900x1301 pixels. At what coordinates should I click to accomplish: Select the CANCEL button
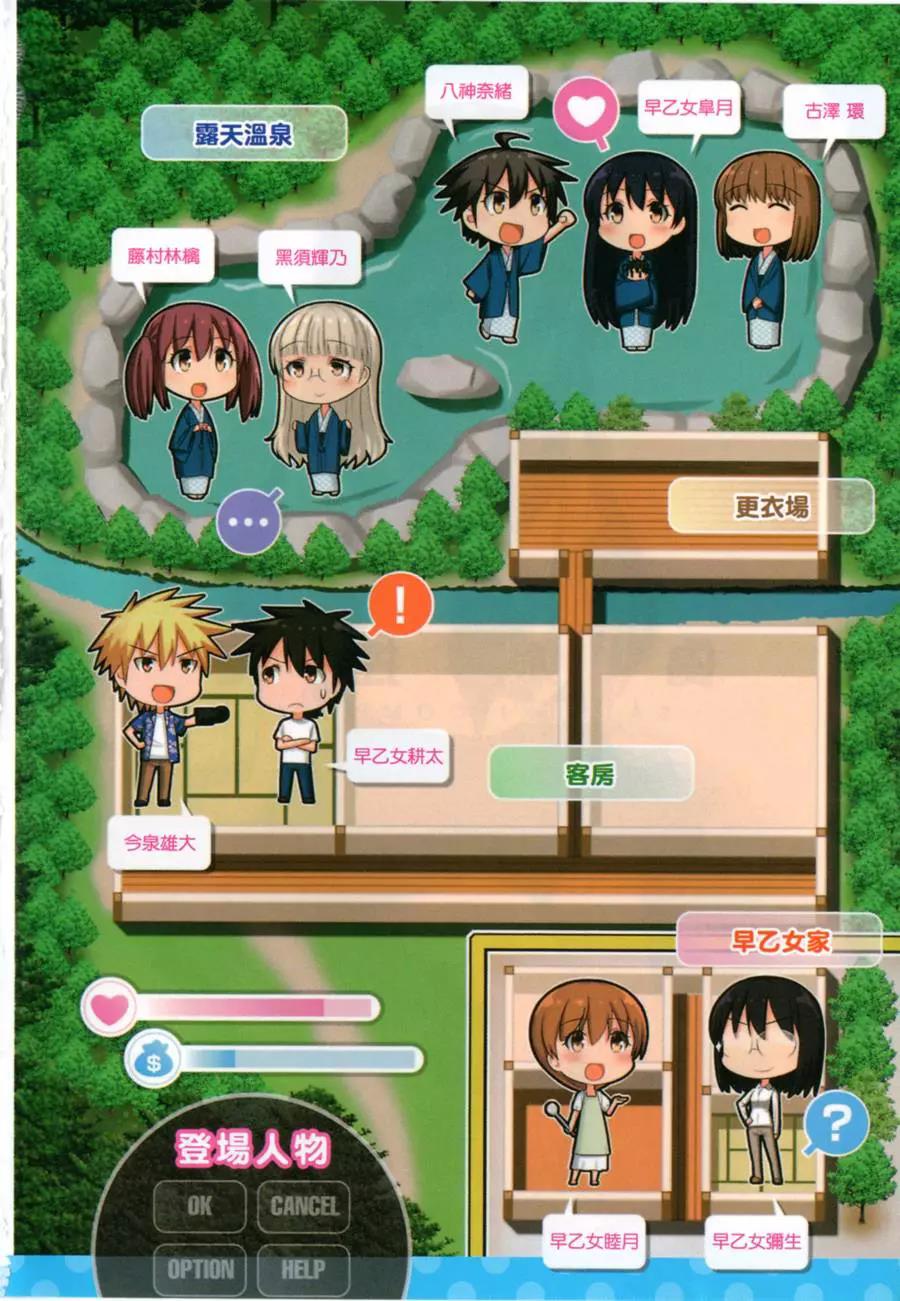(304, 1206)
